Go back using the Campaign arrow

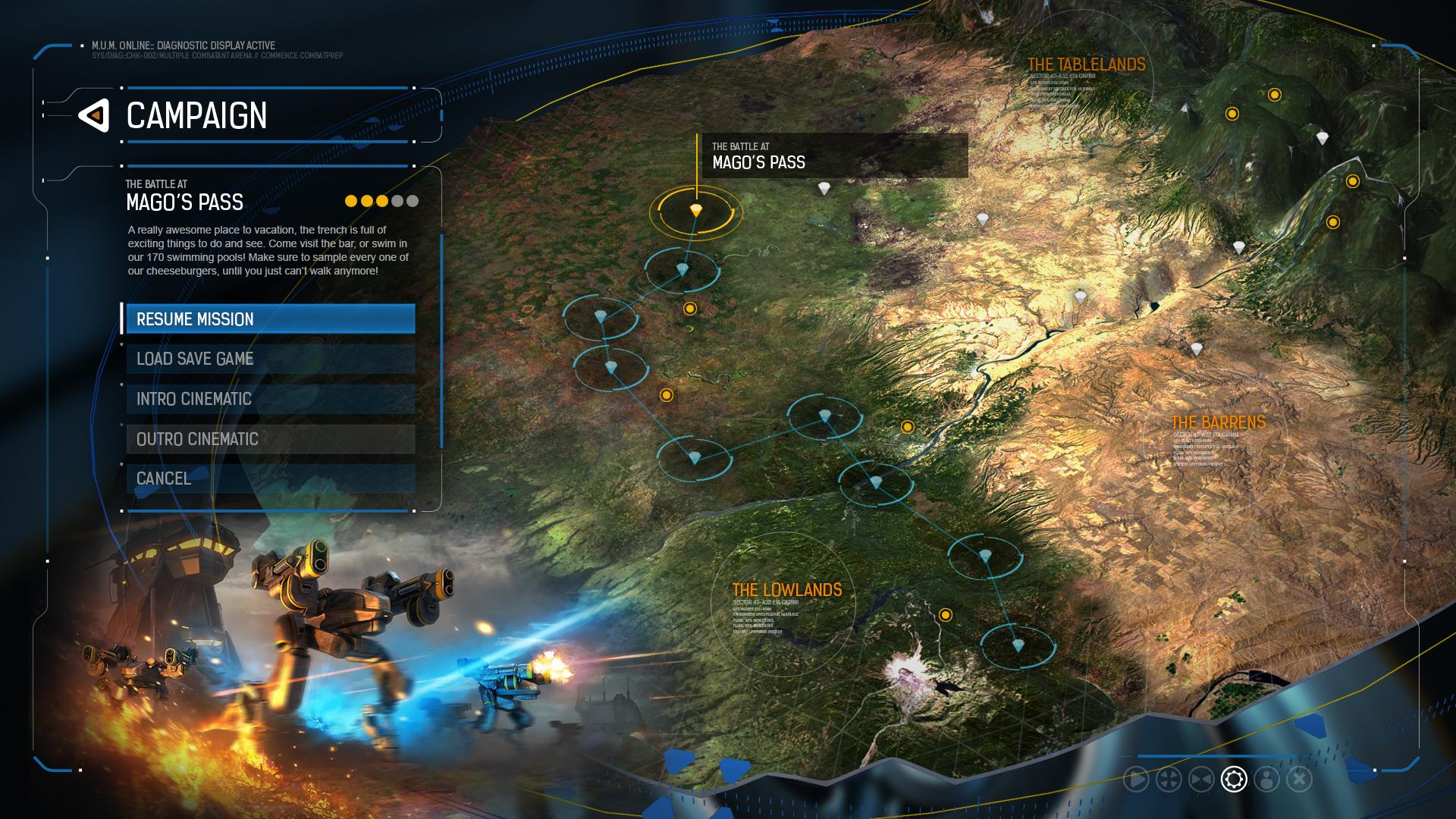click(94, 116)
